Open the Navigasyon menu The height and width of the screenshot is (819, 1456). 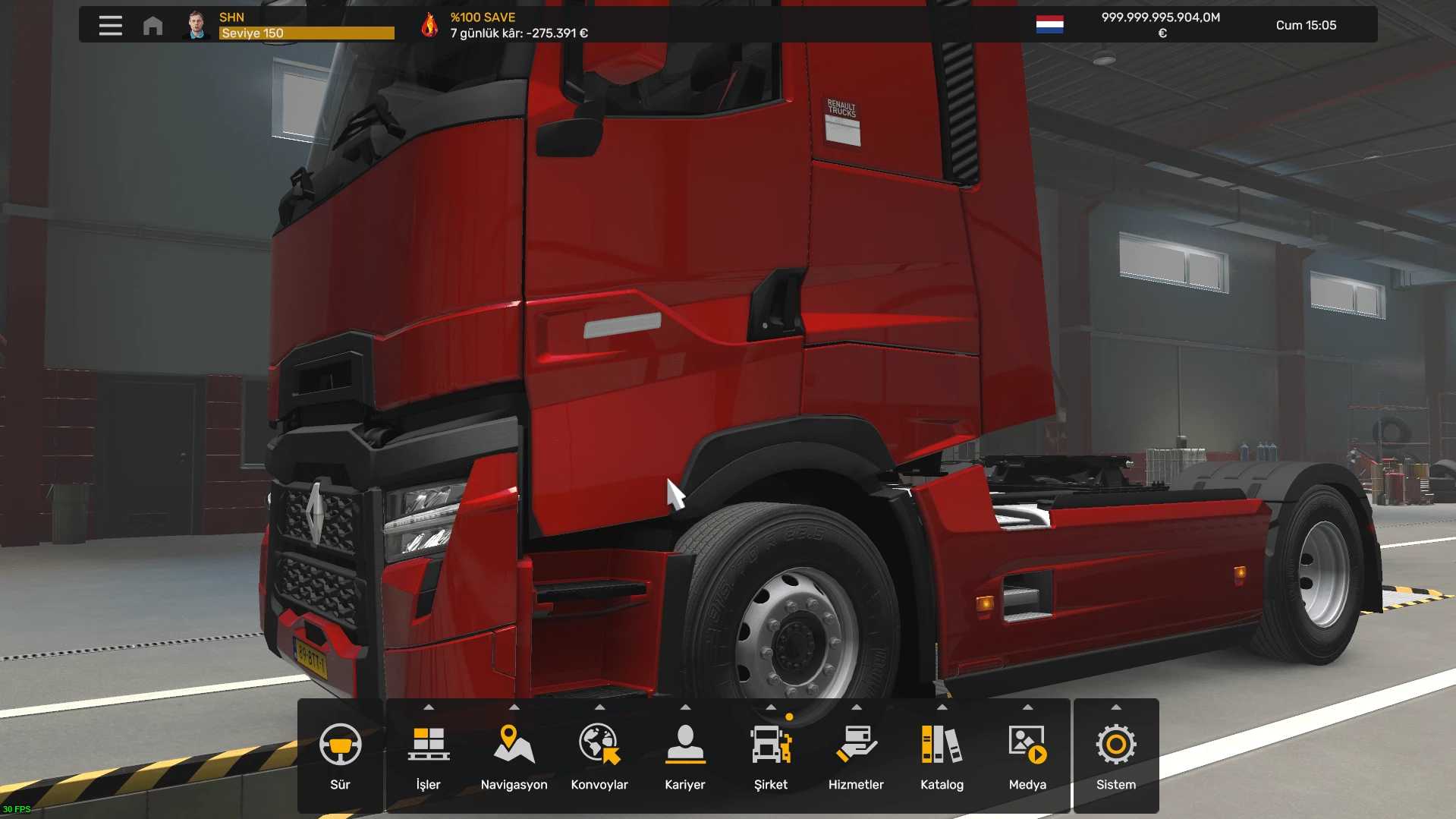pos(514,756)
